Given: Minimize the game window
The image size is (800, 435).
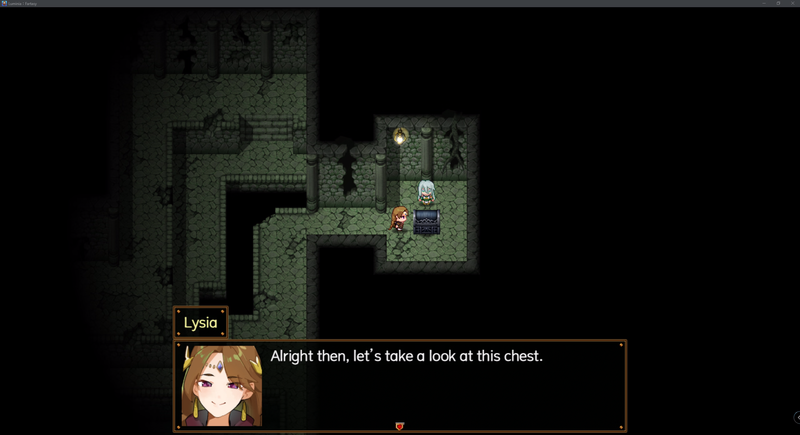Looking at the screenshot, I should [x=763, y=3].
